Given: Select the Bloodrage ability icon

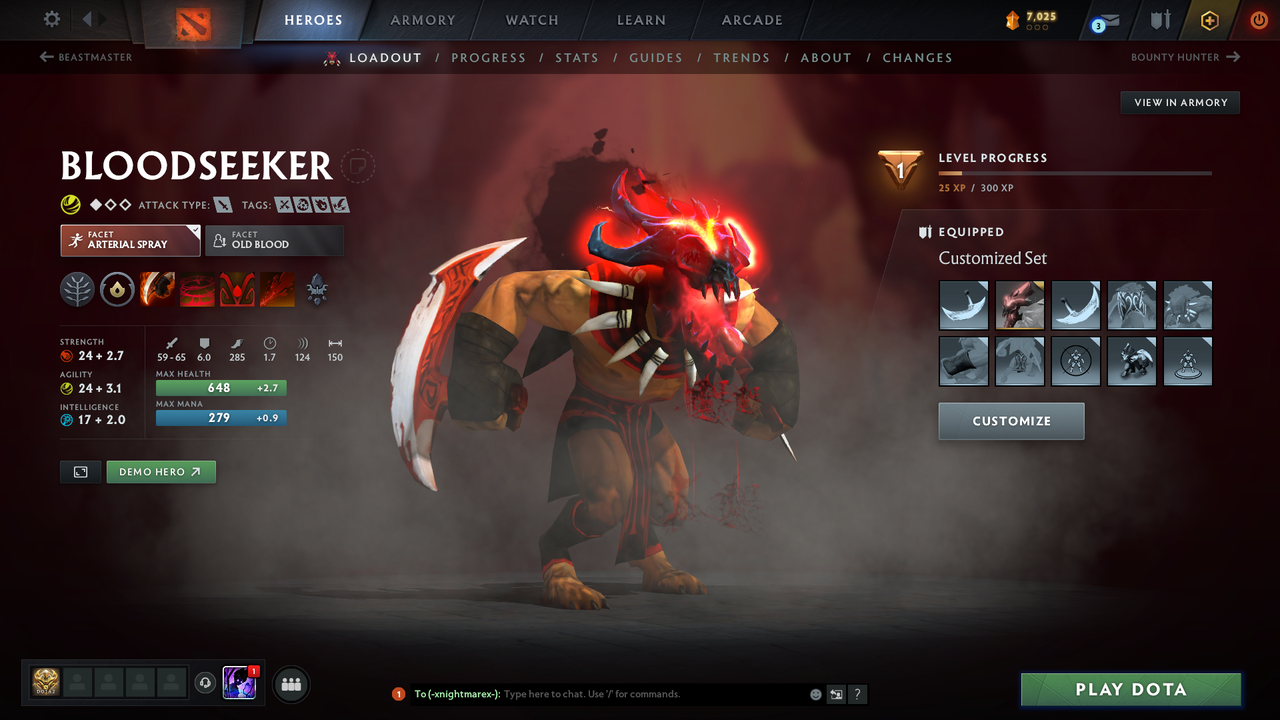Looking at the screenshot, I should click(157, 290).
